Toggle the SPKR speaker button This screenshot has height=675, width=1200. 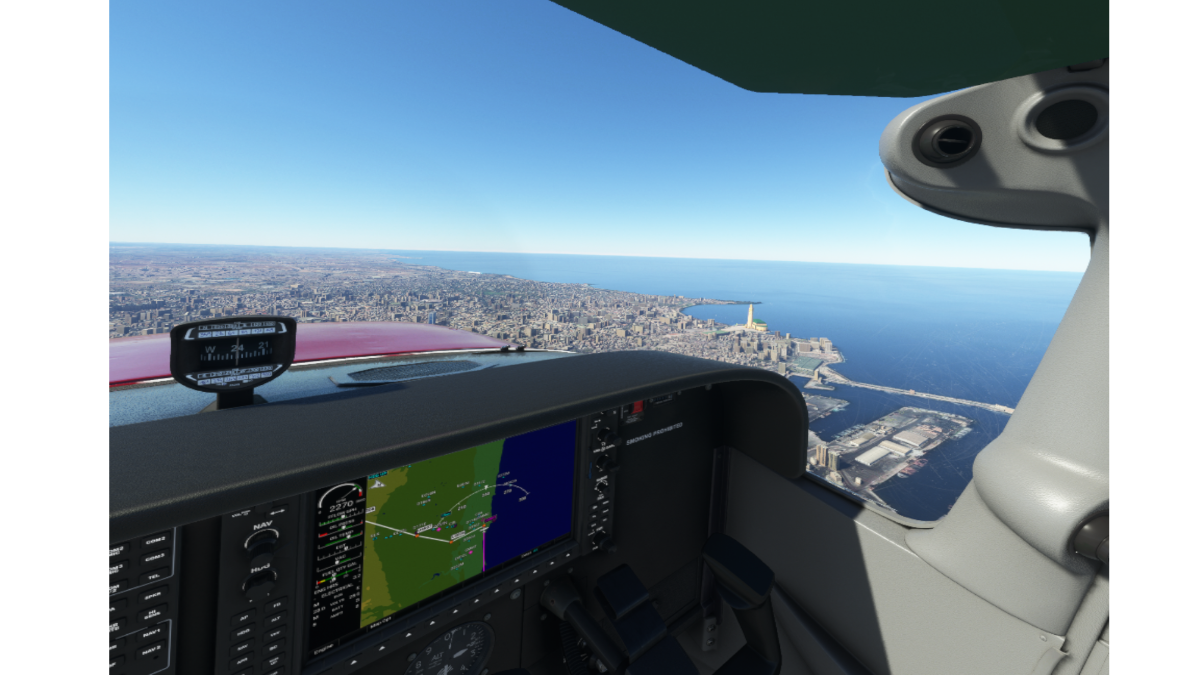(x=153, y=596)
